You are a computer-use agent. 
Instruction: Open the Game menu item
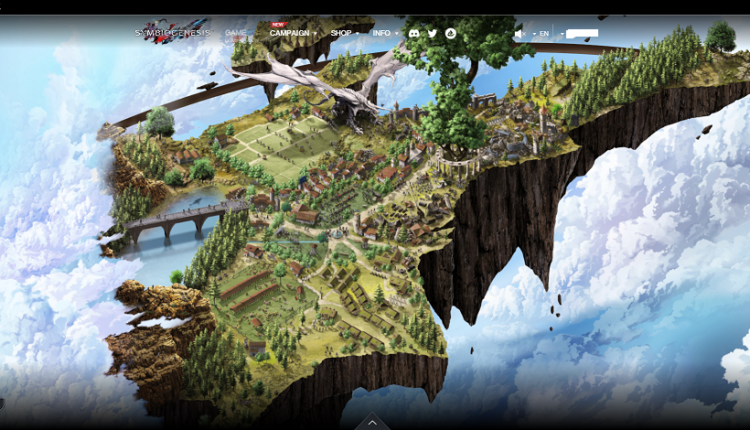(x=236, y=33)
